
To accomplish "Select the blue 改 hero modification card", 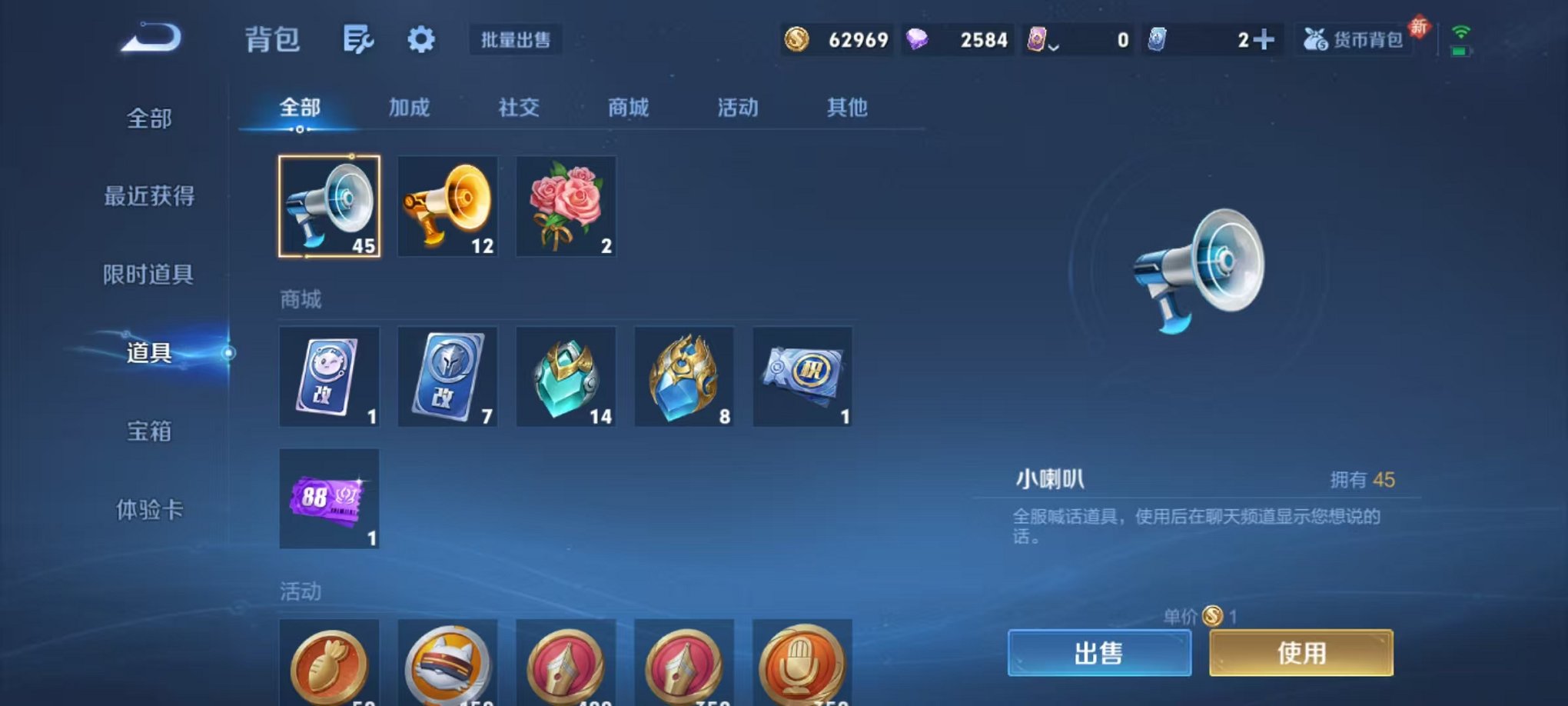I will pos(447,377).
